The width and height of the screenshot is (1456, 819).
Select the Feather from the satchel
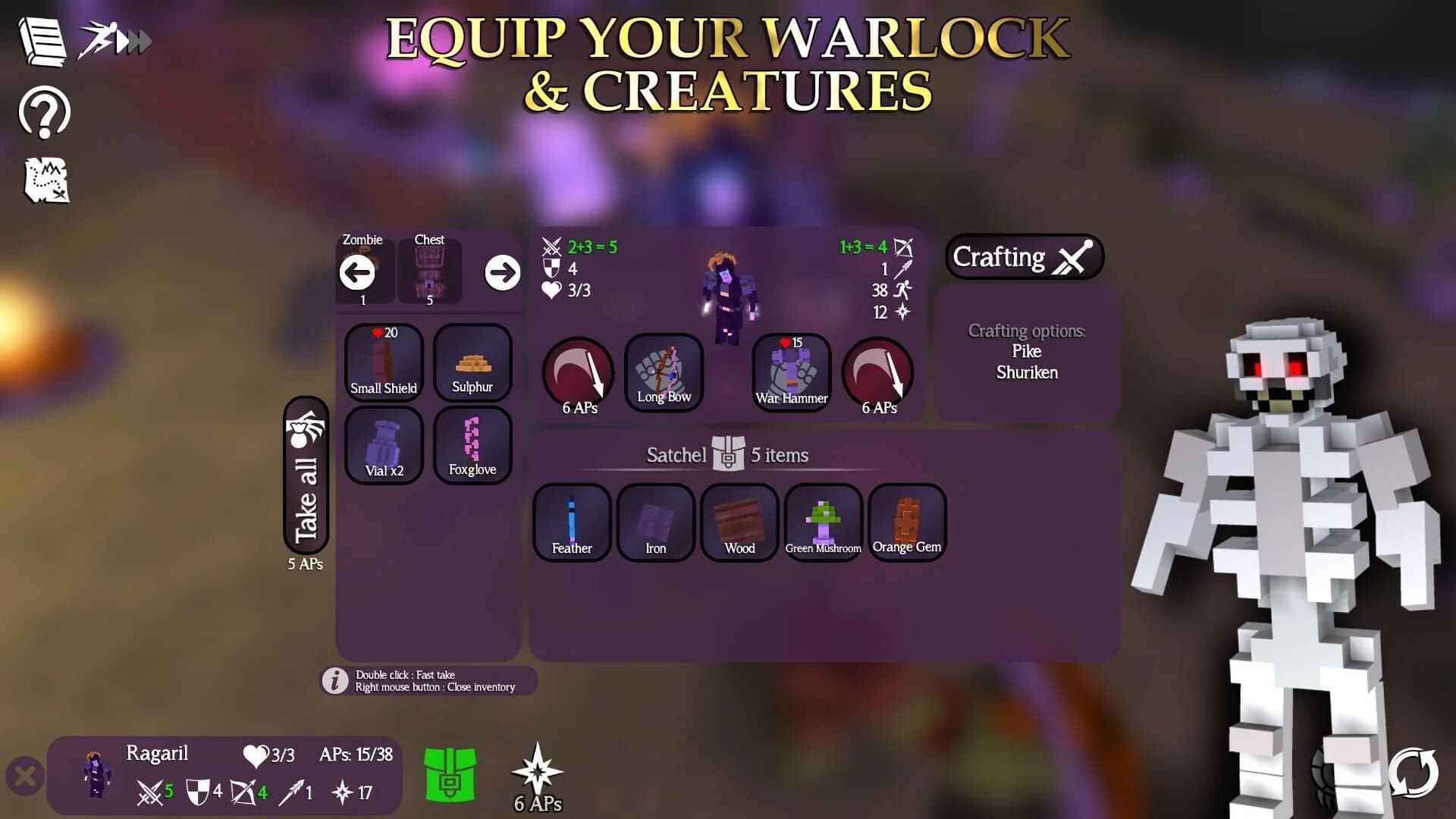click(x=571, y=522)
